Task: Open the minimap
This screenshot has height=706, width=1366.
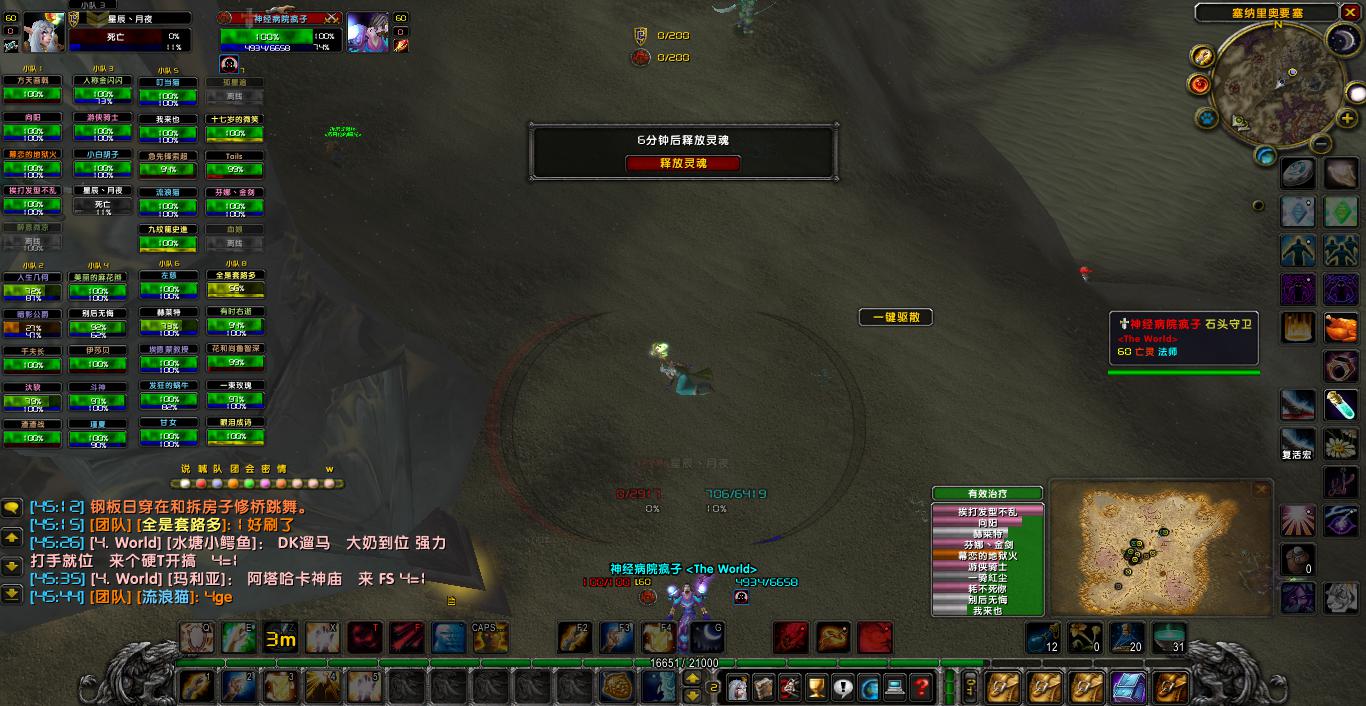Action: click(1278, 86)
